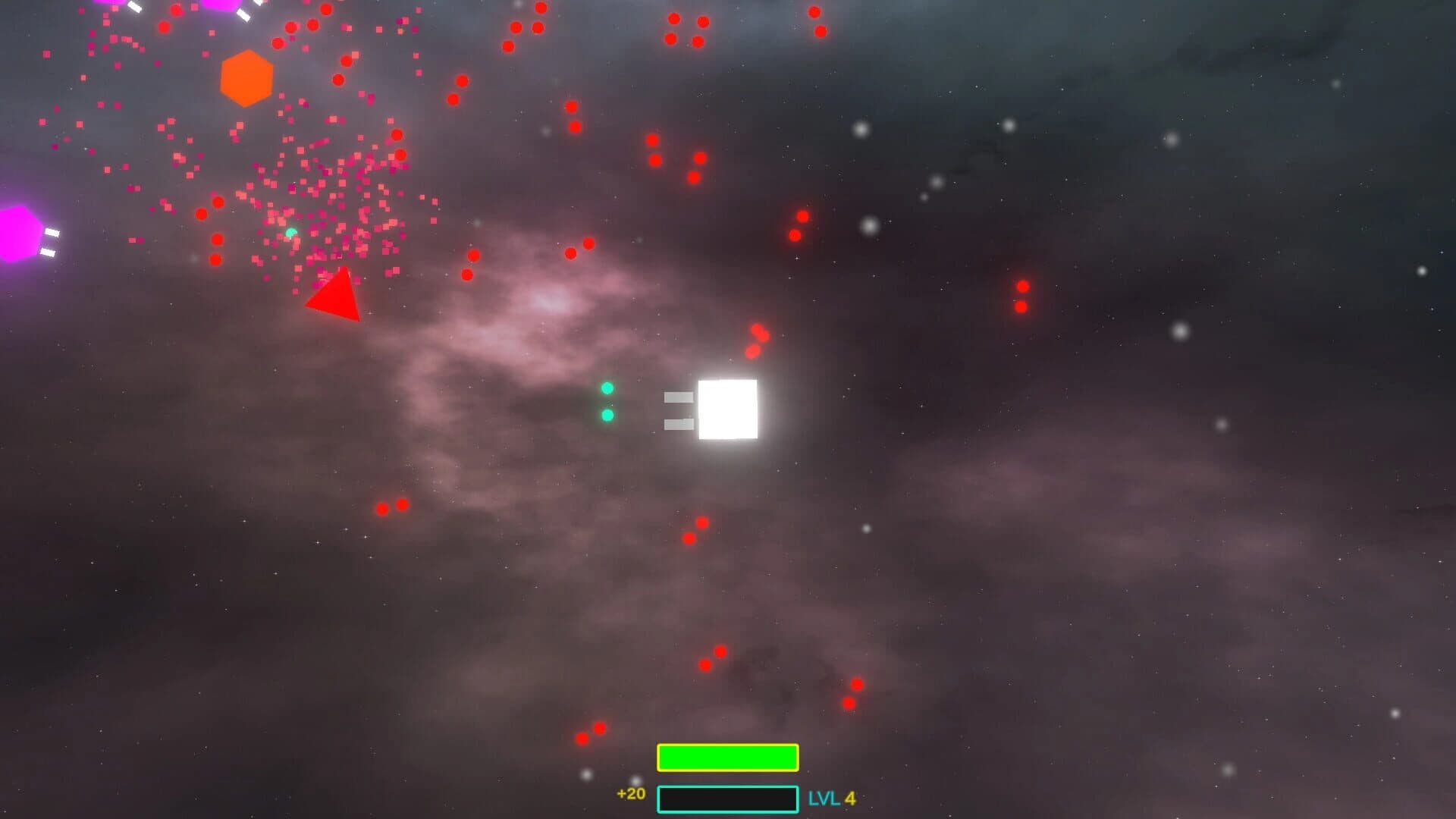Click the red bullet pair above the ship
Viewport: 1456px width, 819px height.
(x=756, y=341)
